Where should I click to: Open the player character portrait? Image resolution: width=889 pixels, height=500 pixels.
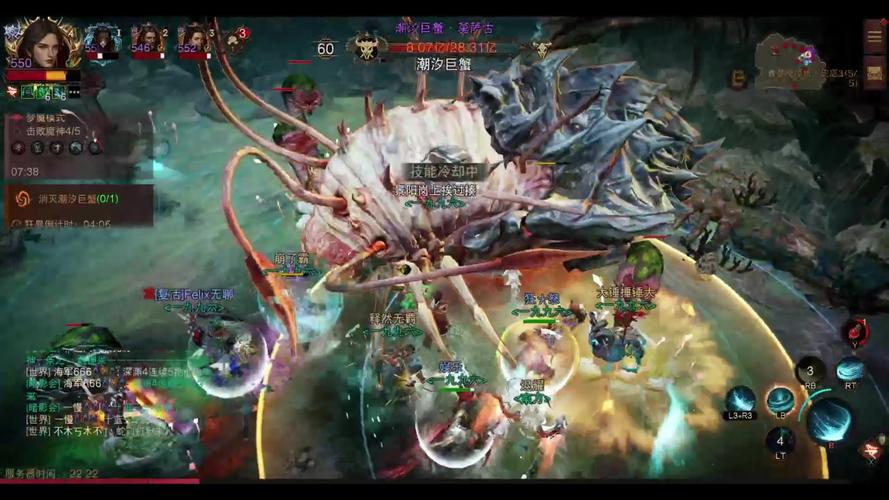pyautogui.click(x=38, y=43)
